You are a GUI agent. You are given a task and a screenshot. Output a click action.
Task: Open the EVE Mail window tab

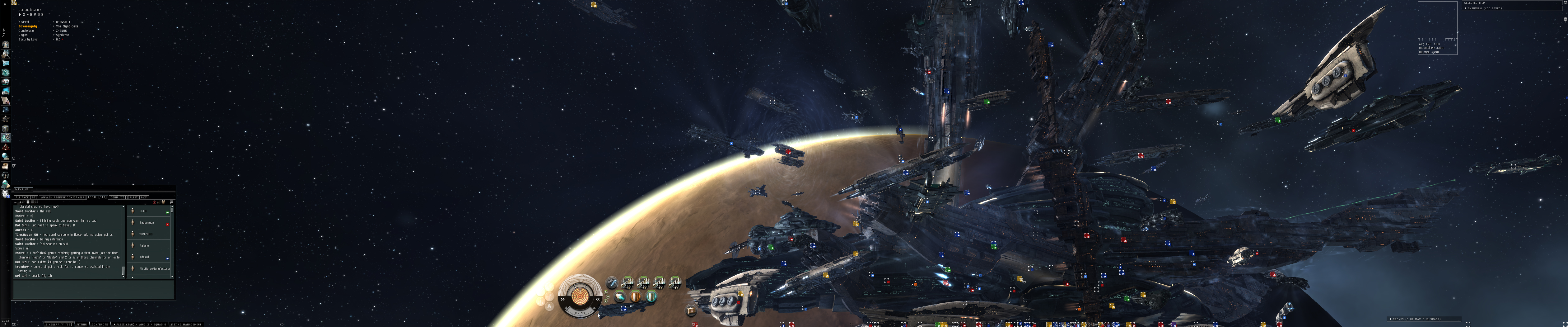coord(24,189)
